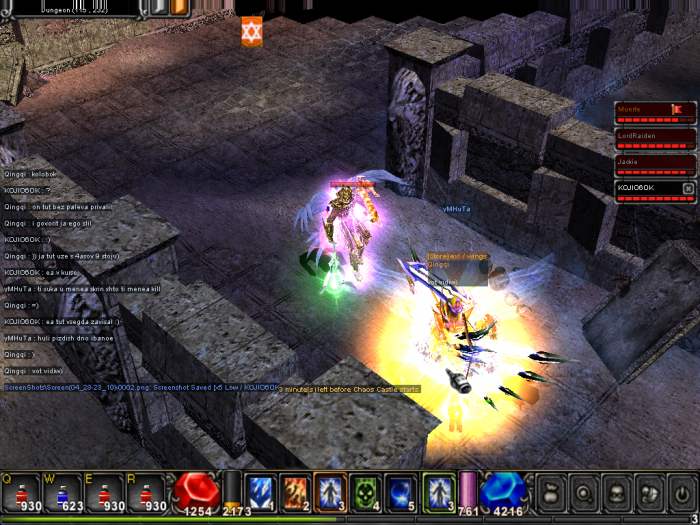Leave party via the X on KOJIO6OK
This screenshot has width=700, height=525.
688,188
